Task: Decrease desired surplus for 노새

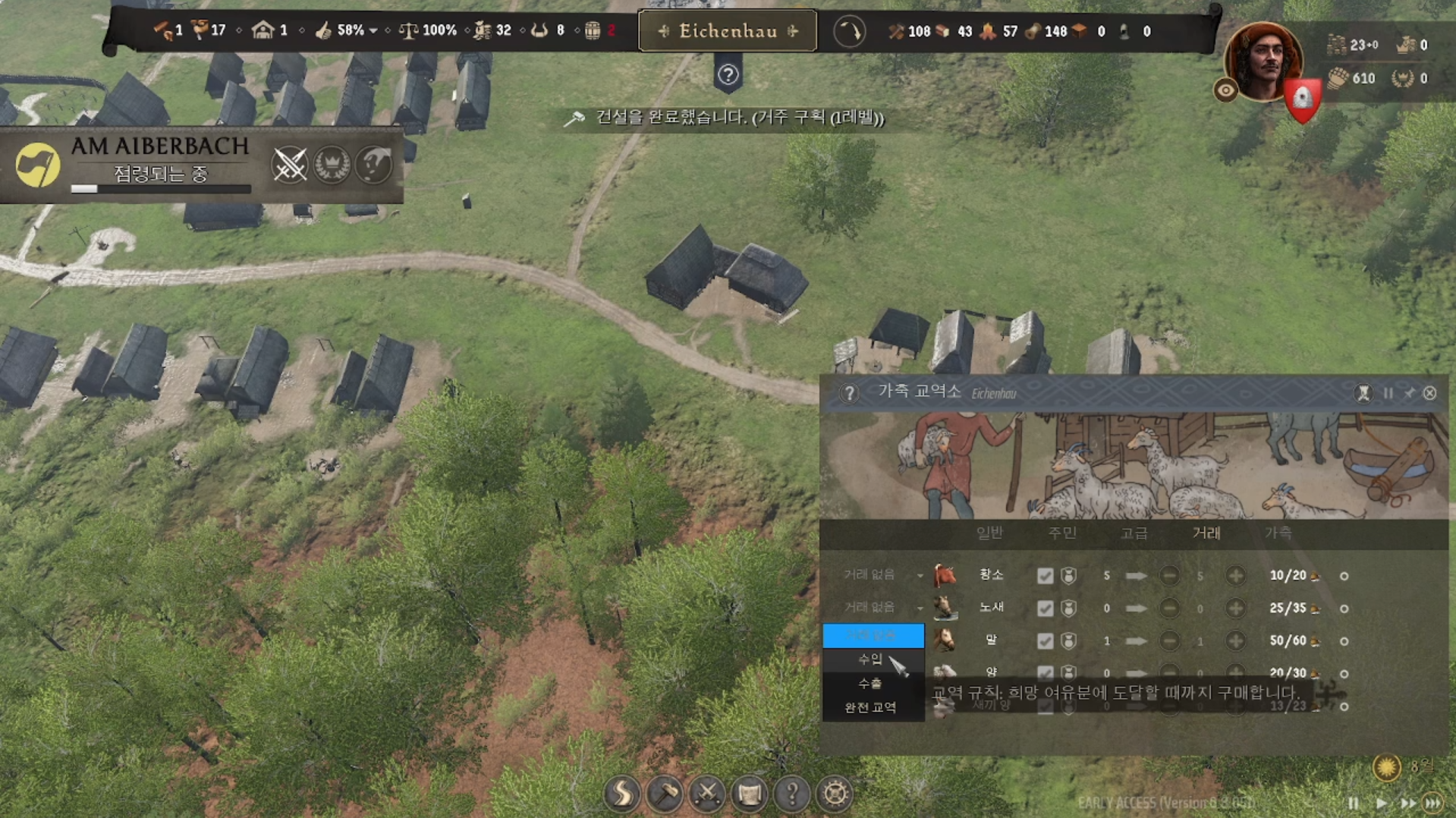Action: pyautogui.click(x=1169, y=609)
